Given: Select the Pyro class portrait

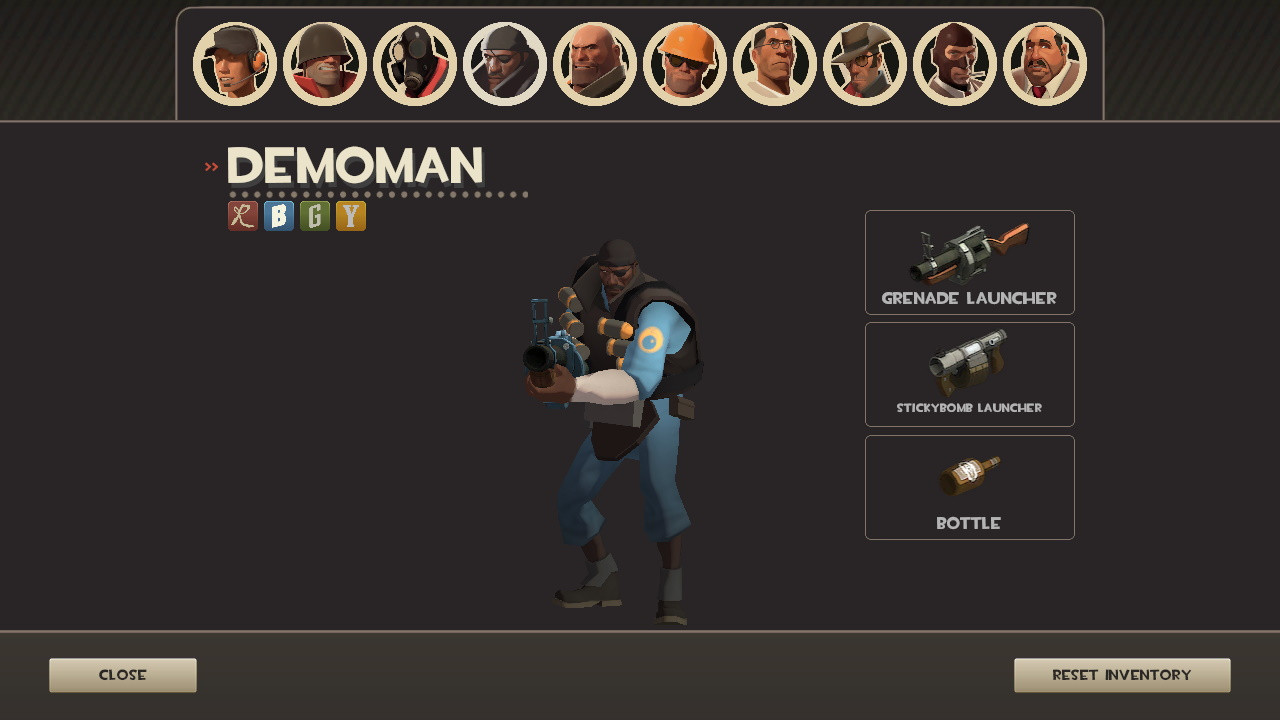Looking at the screenshot, I should pyautogui.click(x=415, y=64).
